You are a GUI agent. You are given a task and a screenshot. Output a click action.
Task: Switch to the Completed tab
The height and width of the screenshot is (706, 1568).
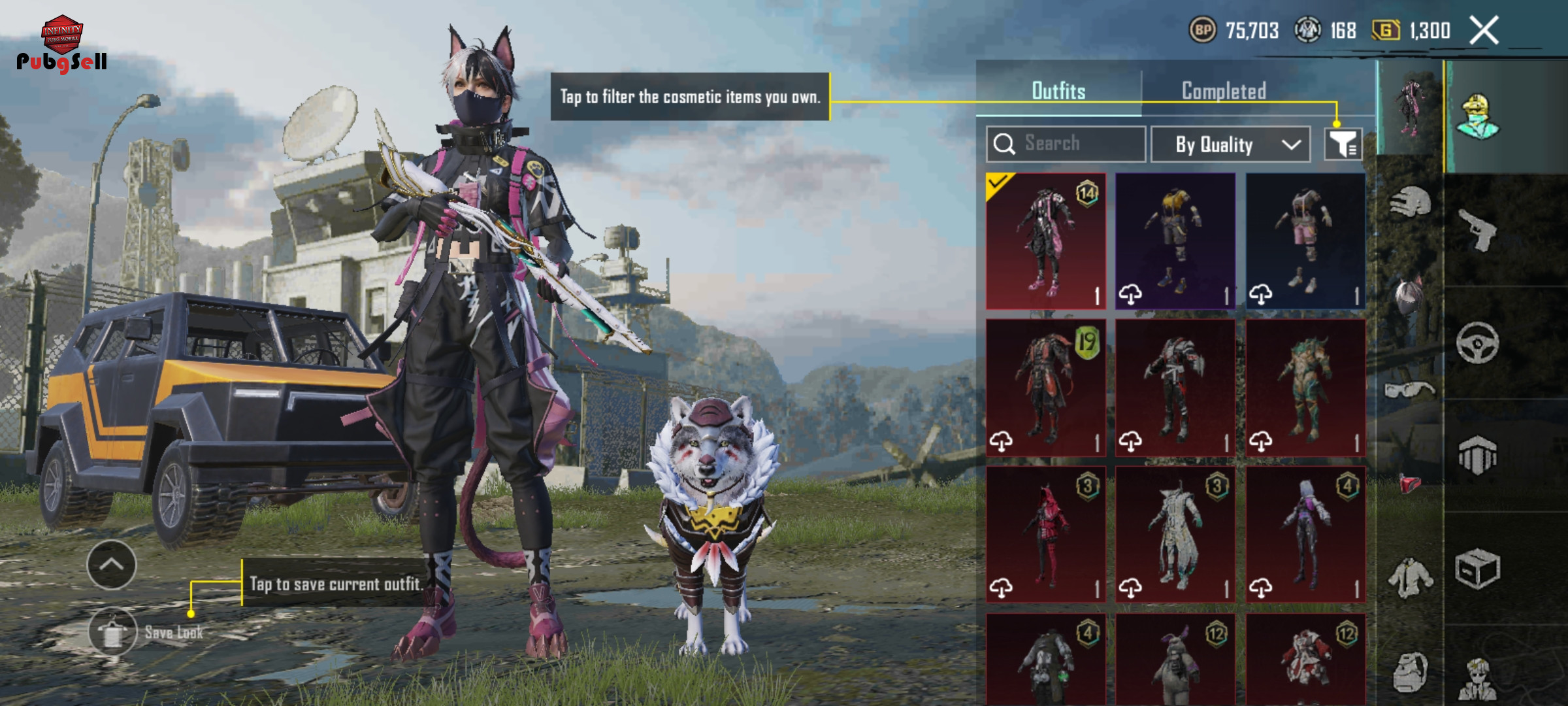pyautogui.click(x=1224, y=91)
